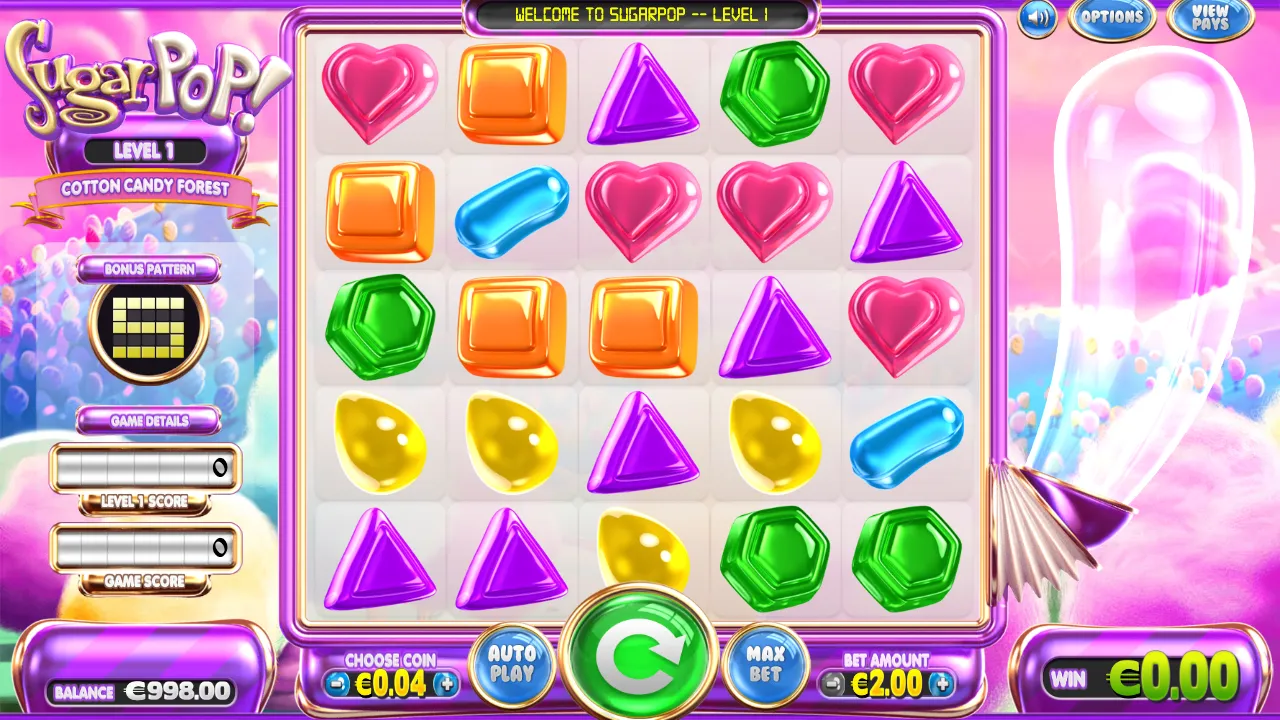The width and height of the screenshot is (1280, 720).
Task: Click the Max Bet button
Action: 764,662
